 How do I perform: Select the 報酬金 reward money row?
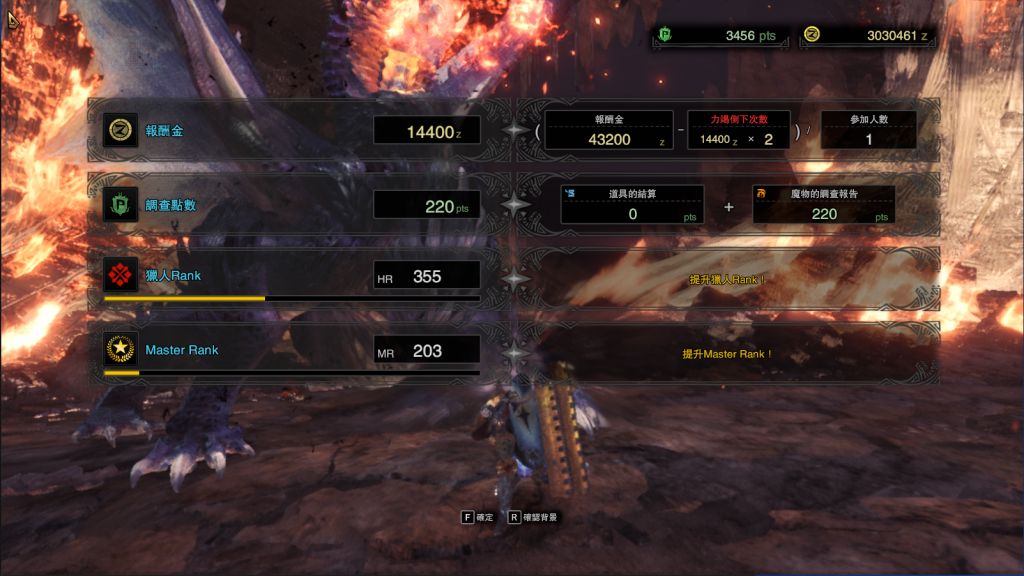coord(292,130)
